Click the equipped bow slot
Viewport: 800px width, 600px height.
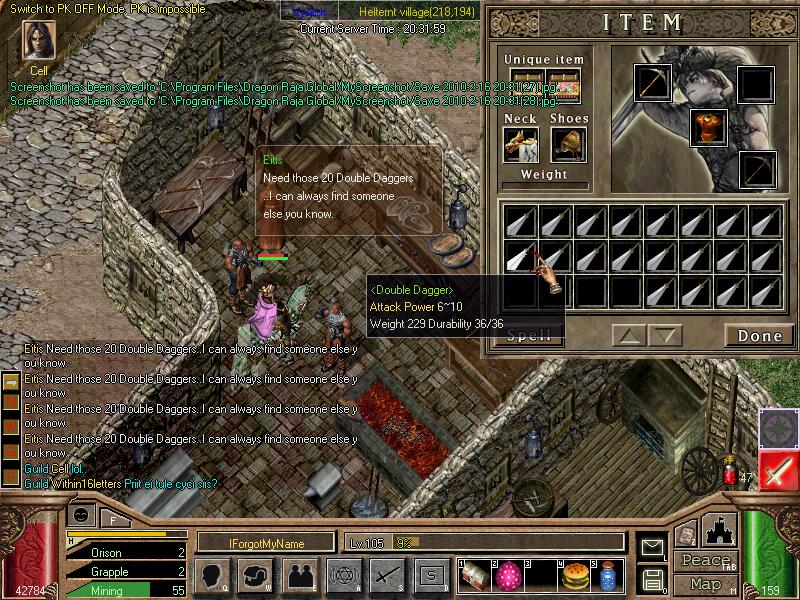click(757, 169)
